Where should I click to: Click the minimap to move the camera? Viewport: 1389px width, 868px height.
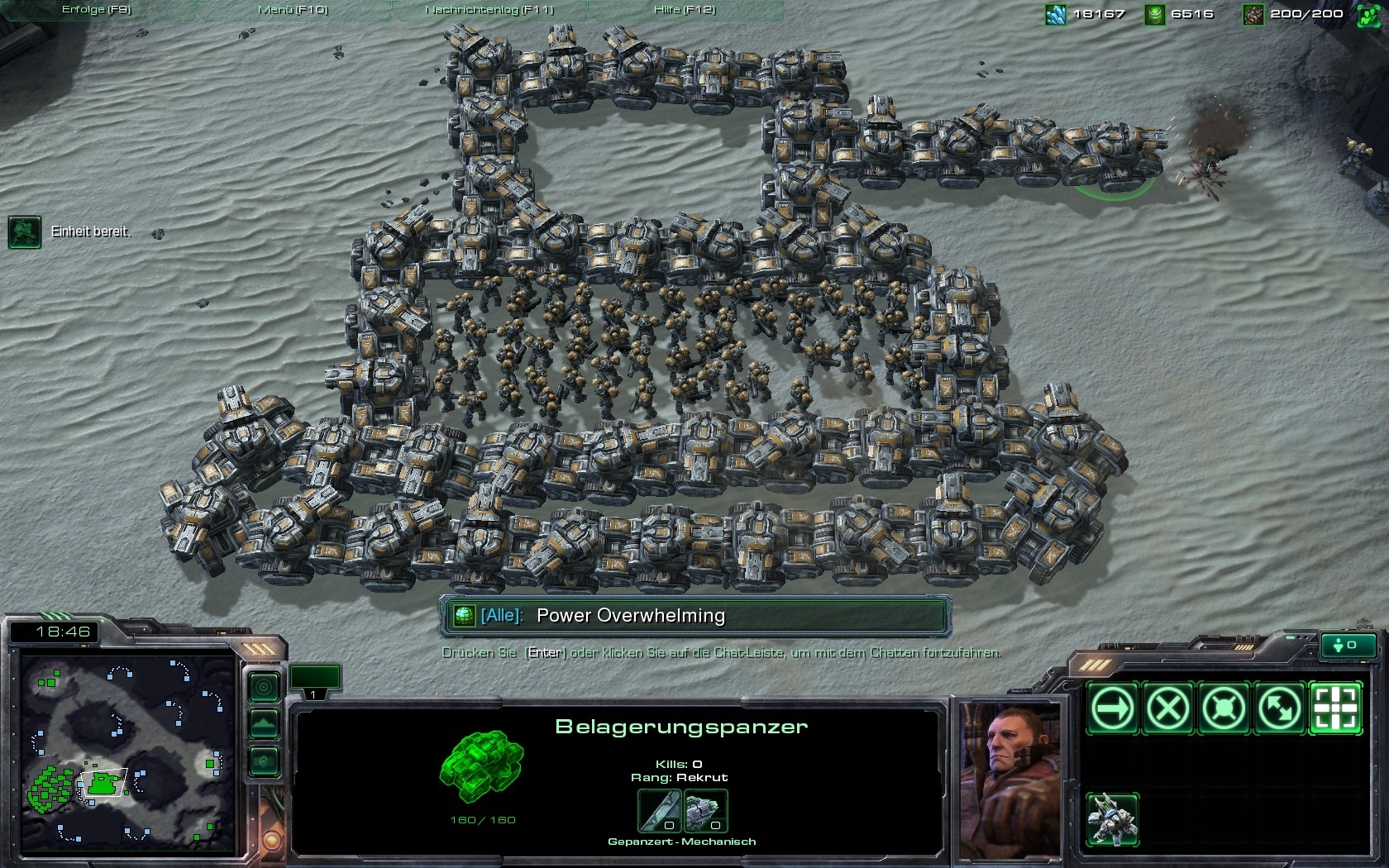pos(128,752)
